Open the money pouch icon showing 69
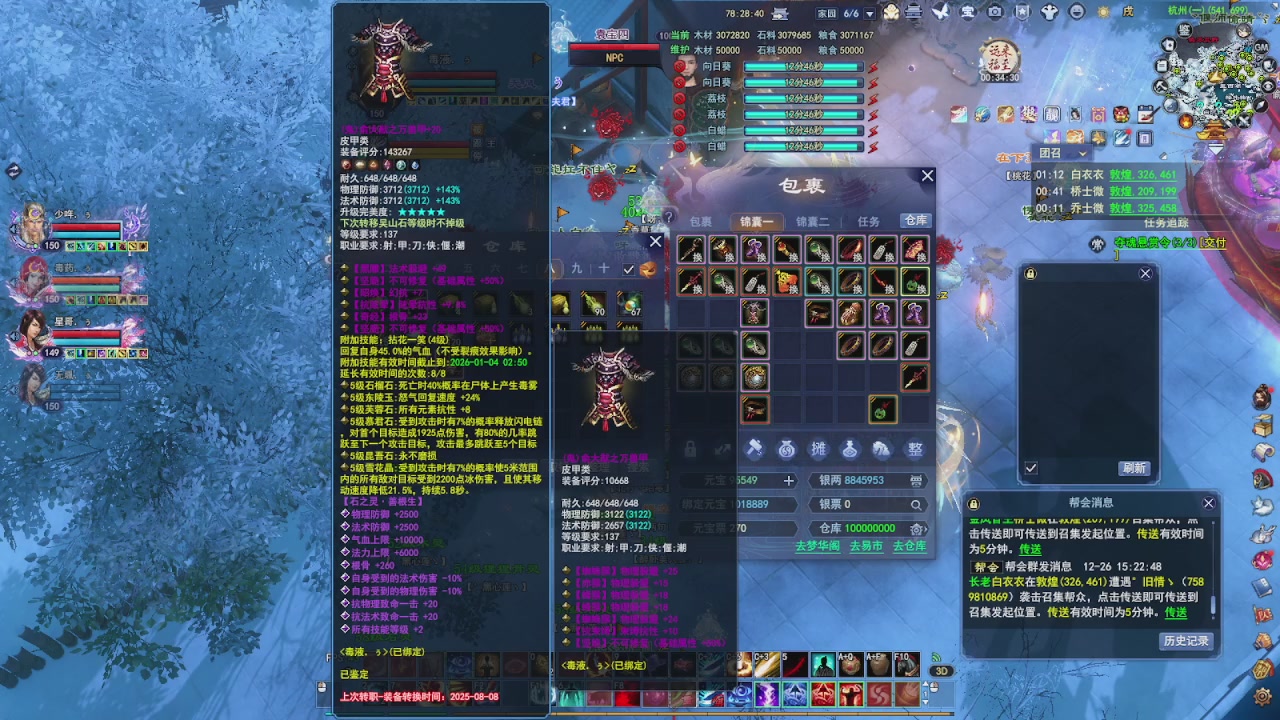 click(786, 449)
